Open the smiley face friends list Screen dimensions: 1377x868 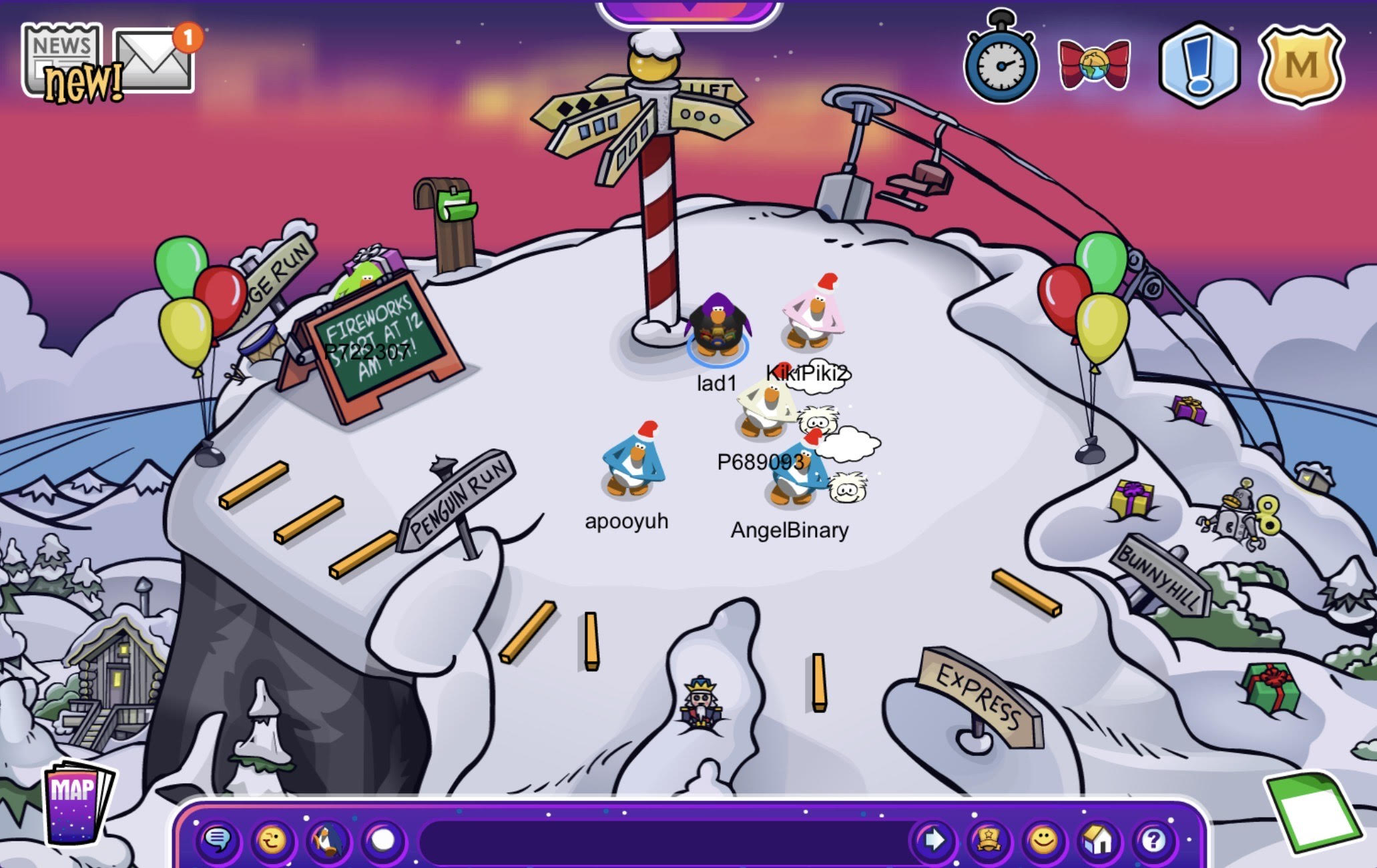pos(1043,839)
